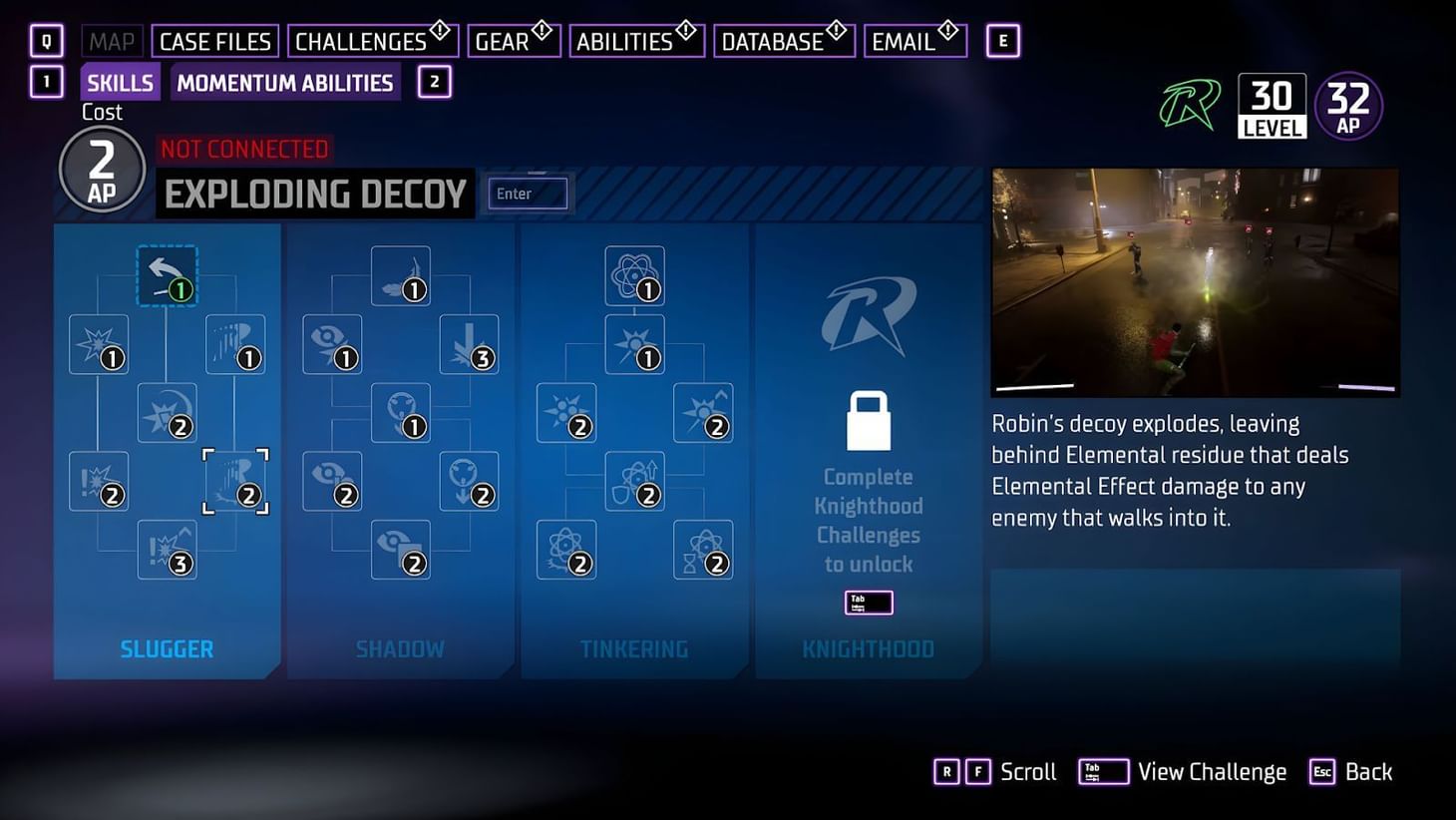Switch to the MOMENTUM ABILITIES tab
The height and width of the screenshot is (820, 1456).
tap(284, 83)
